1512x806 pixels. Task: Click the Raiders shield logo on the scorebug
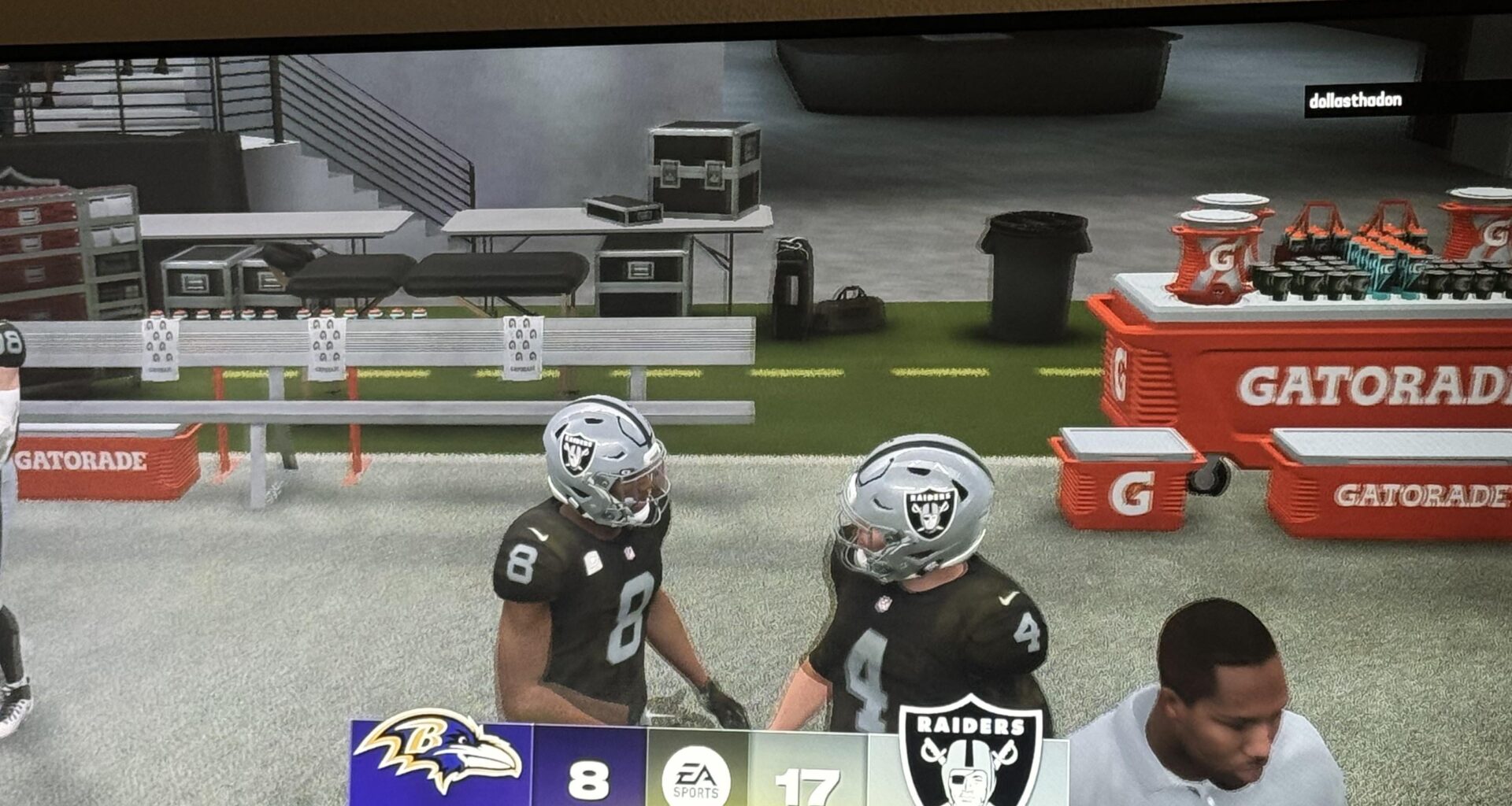969,753
